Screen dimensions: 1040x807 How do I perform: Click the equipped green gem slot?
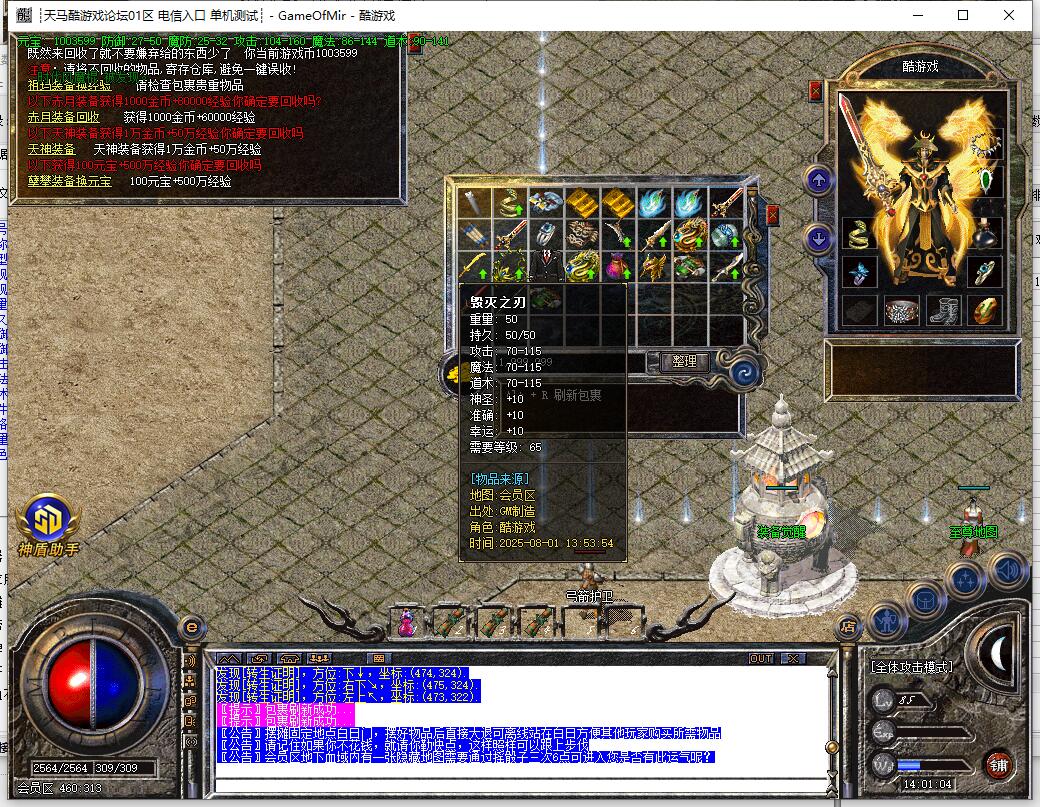[987, 181]
